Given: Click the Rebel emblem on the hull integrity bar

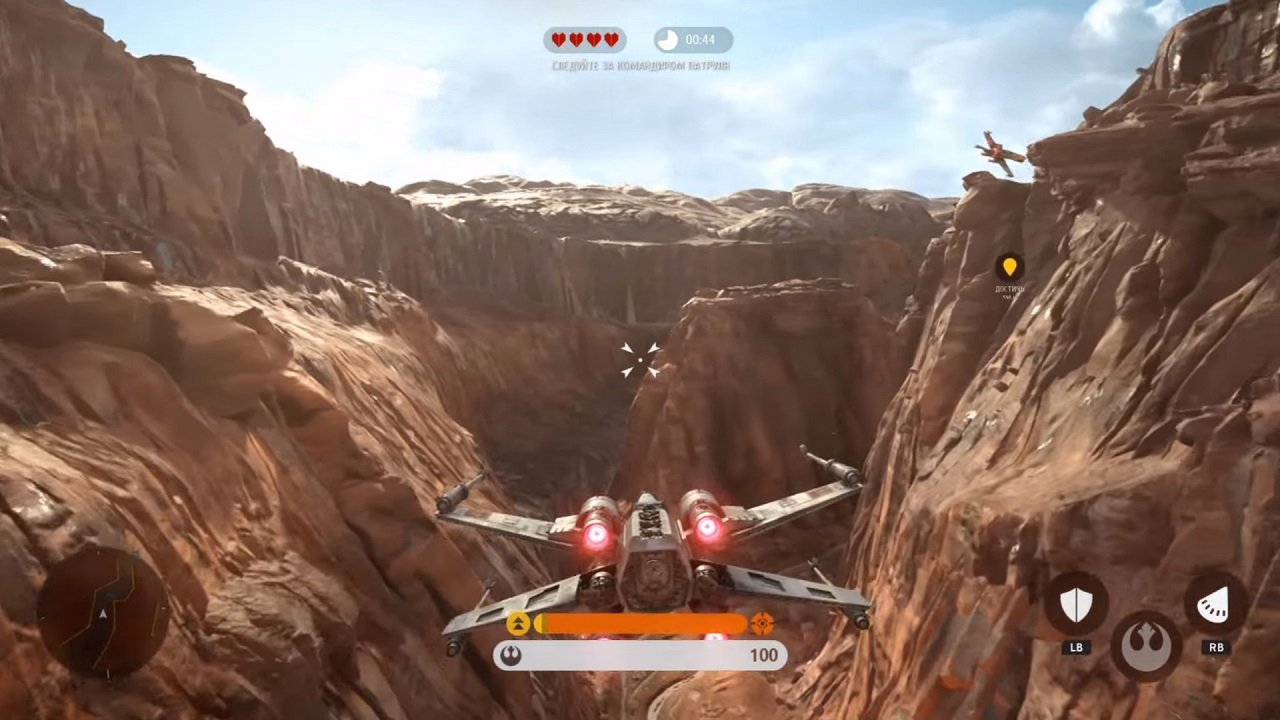Looking at the screenshot, I should click(x=513, y=655).
